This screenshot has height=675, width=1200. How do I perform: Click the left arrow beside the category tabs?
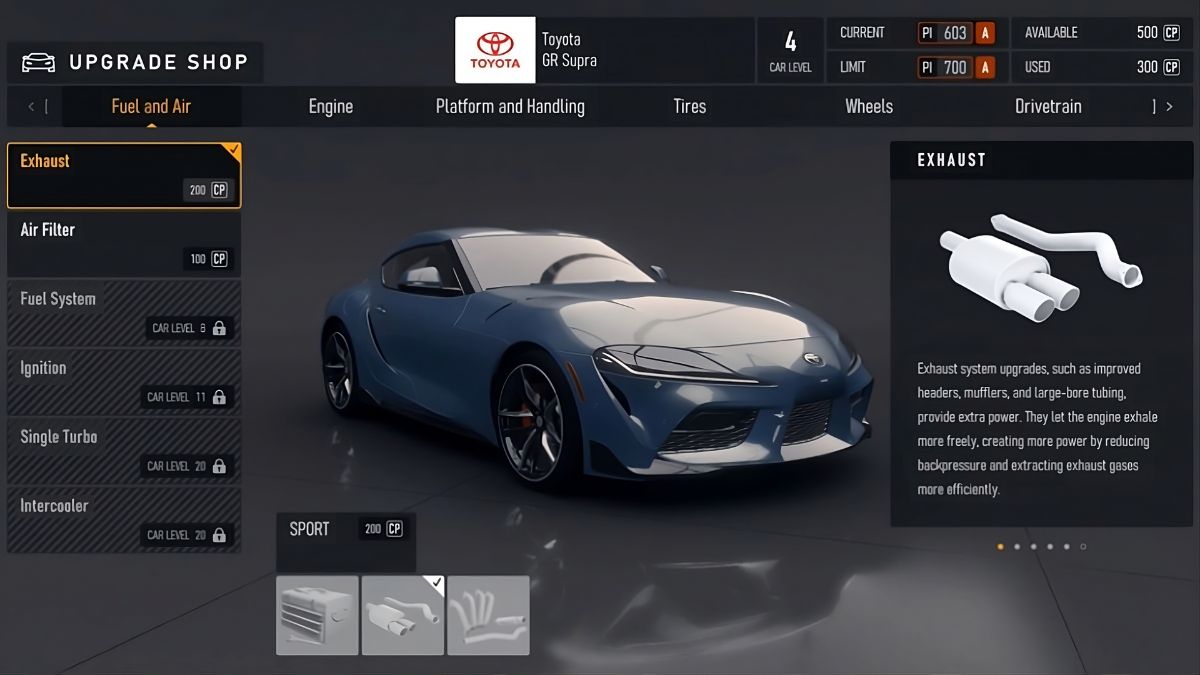[x=32, y=107]
